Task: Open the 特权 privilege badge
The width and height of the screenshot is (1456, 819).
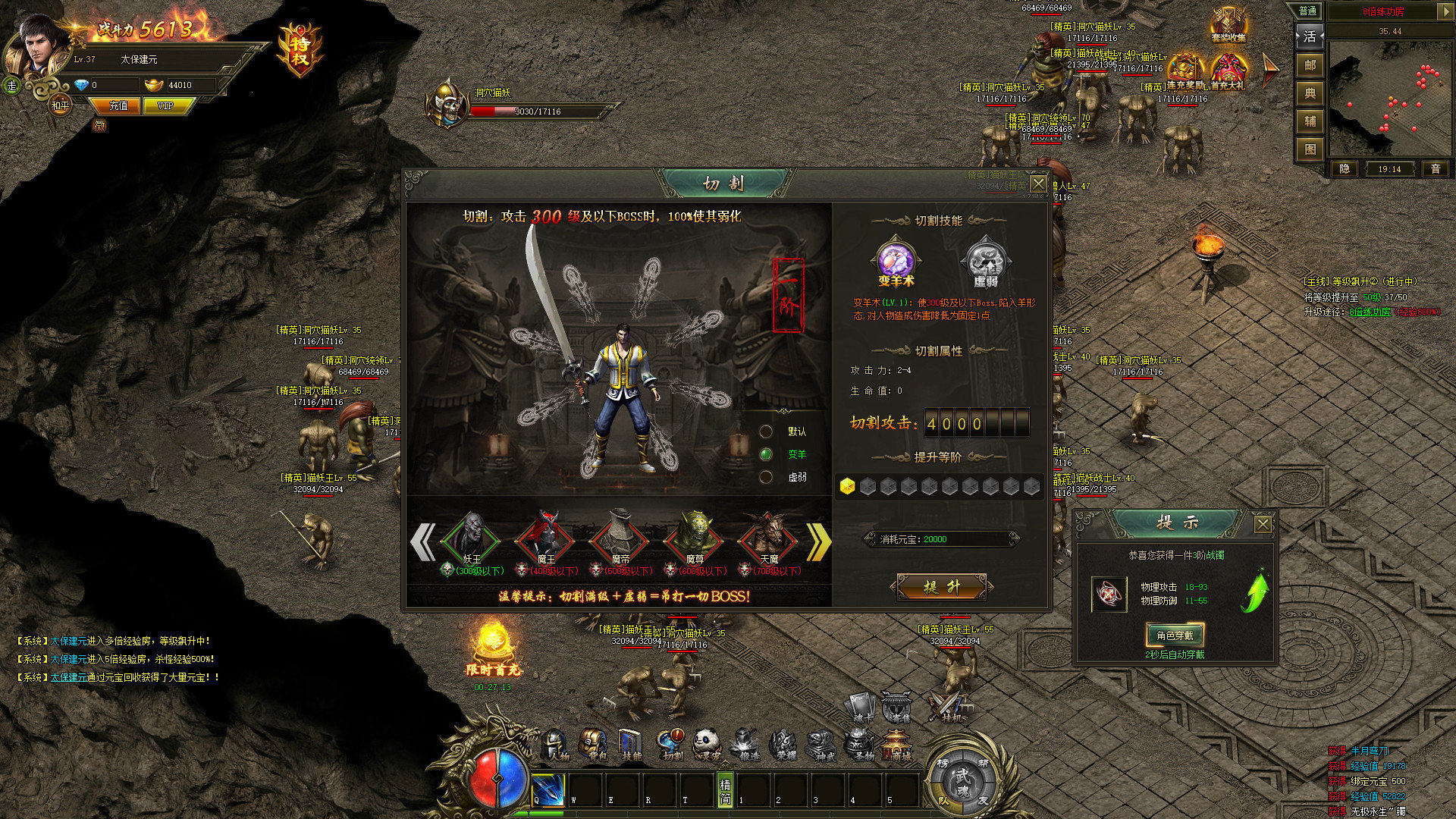Action: (x=300, y=50)
